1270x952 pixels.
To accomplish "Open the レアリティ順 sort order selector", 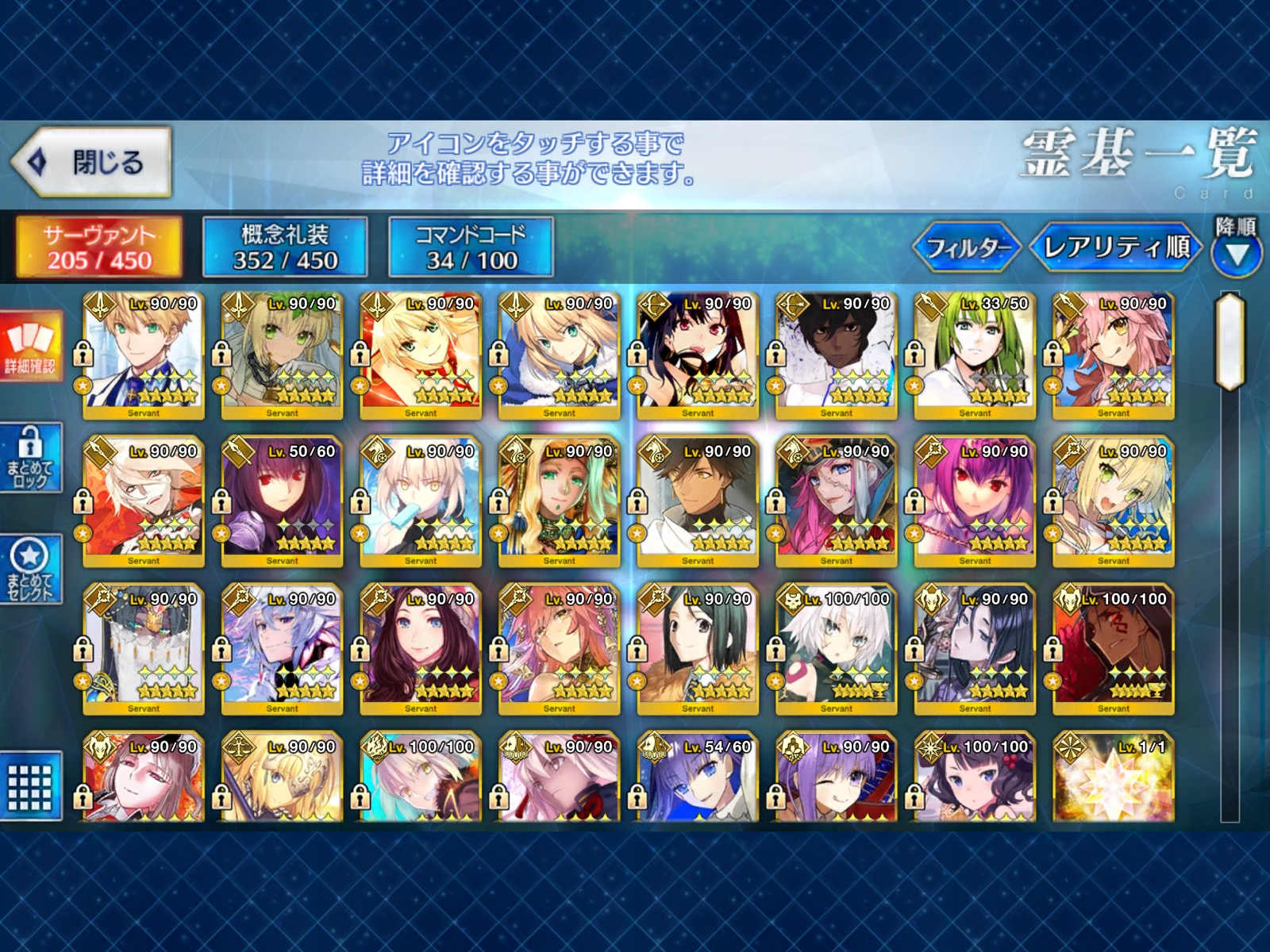I will [1115, 247].
